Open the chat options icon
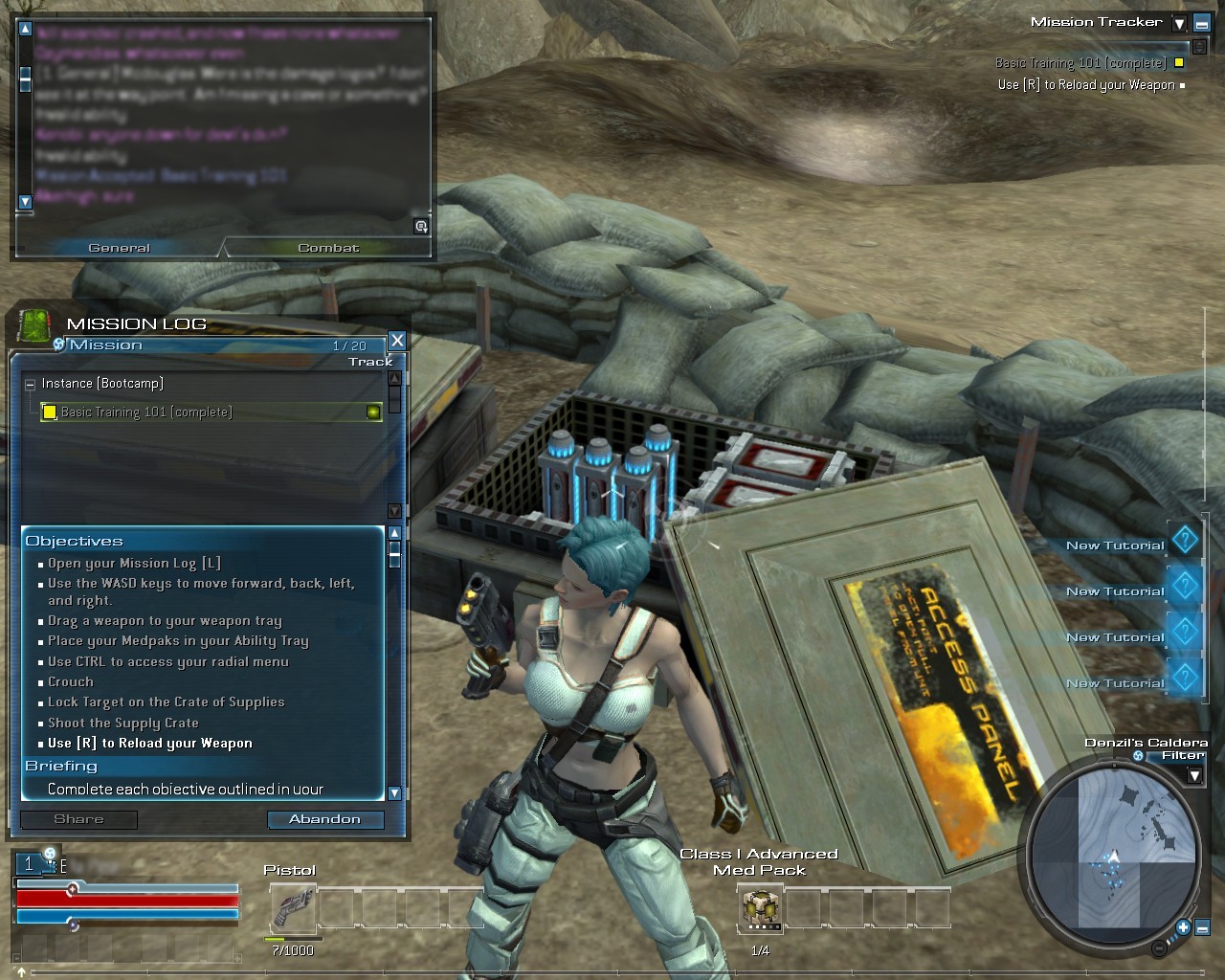Viewport: 1225px width, 980px height. click(x=421, y=227)
